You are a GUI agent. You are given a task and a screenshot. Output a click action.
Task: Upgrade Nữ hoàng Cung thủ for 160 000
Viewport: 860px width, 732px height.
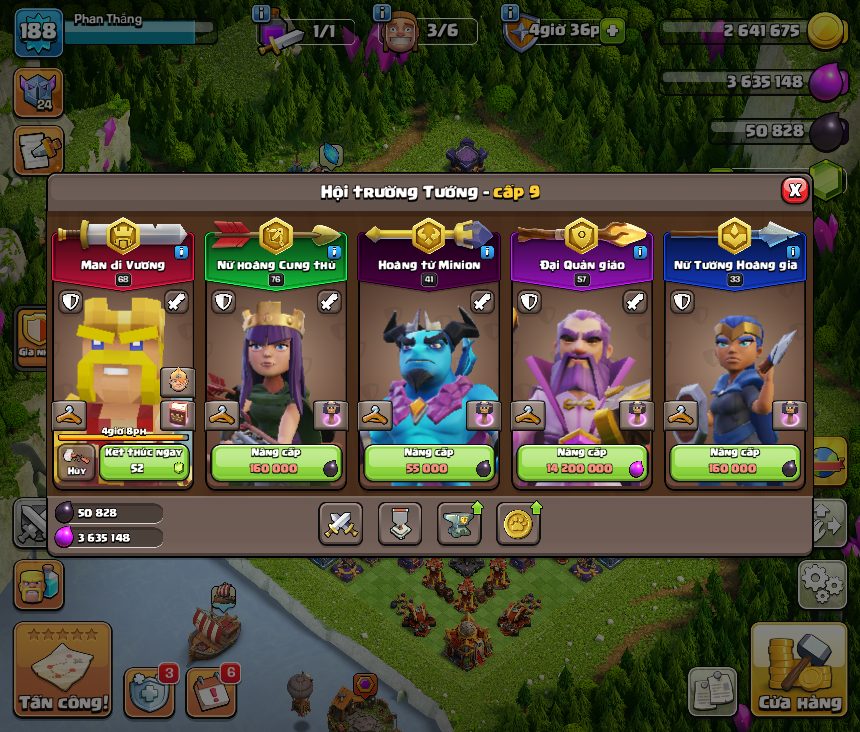[x=276, y=463]
